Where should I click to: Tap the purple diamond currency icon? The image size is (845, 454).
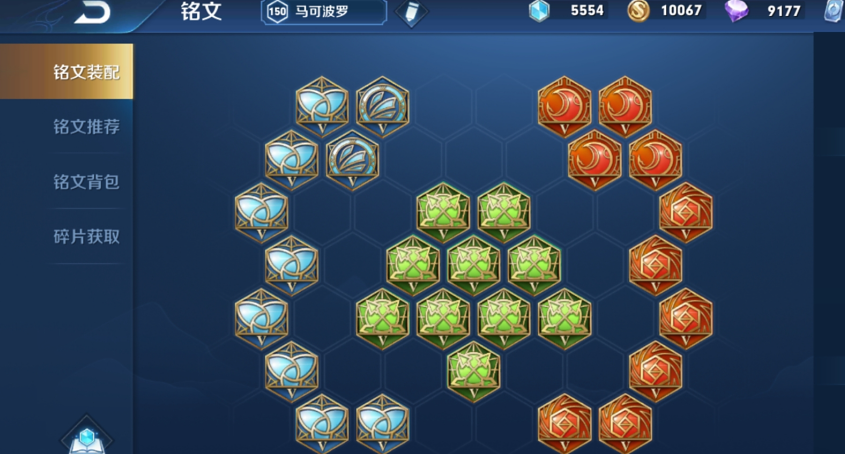point(737,11)
